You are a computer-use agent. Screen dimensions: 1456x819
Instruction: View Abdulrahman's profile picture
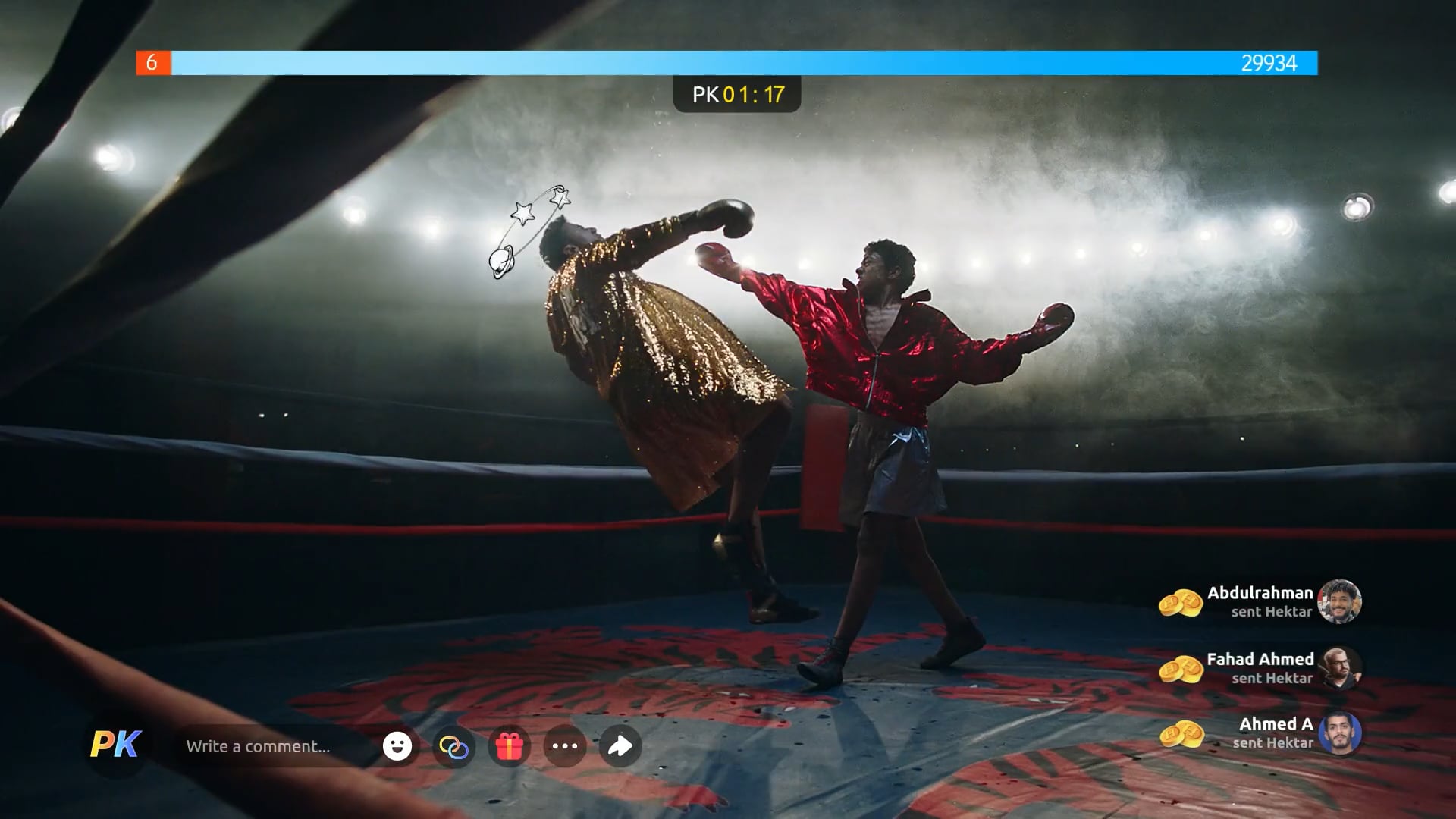(1339, 602)
